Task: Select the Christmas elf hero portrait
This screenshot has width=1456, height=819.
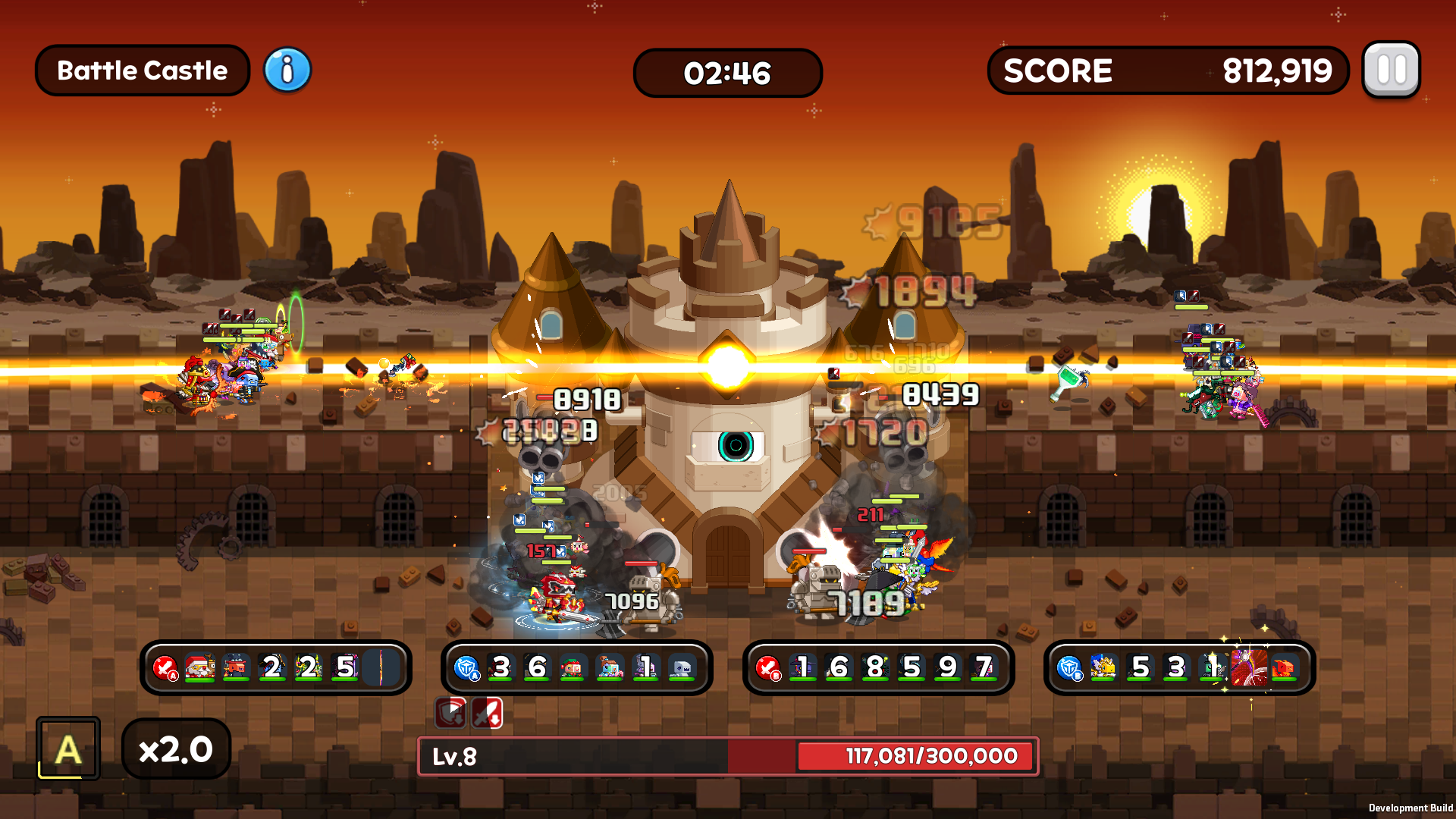Action: pos(573,667)
